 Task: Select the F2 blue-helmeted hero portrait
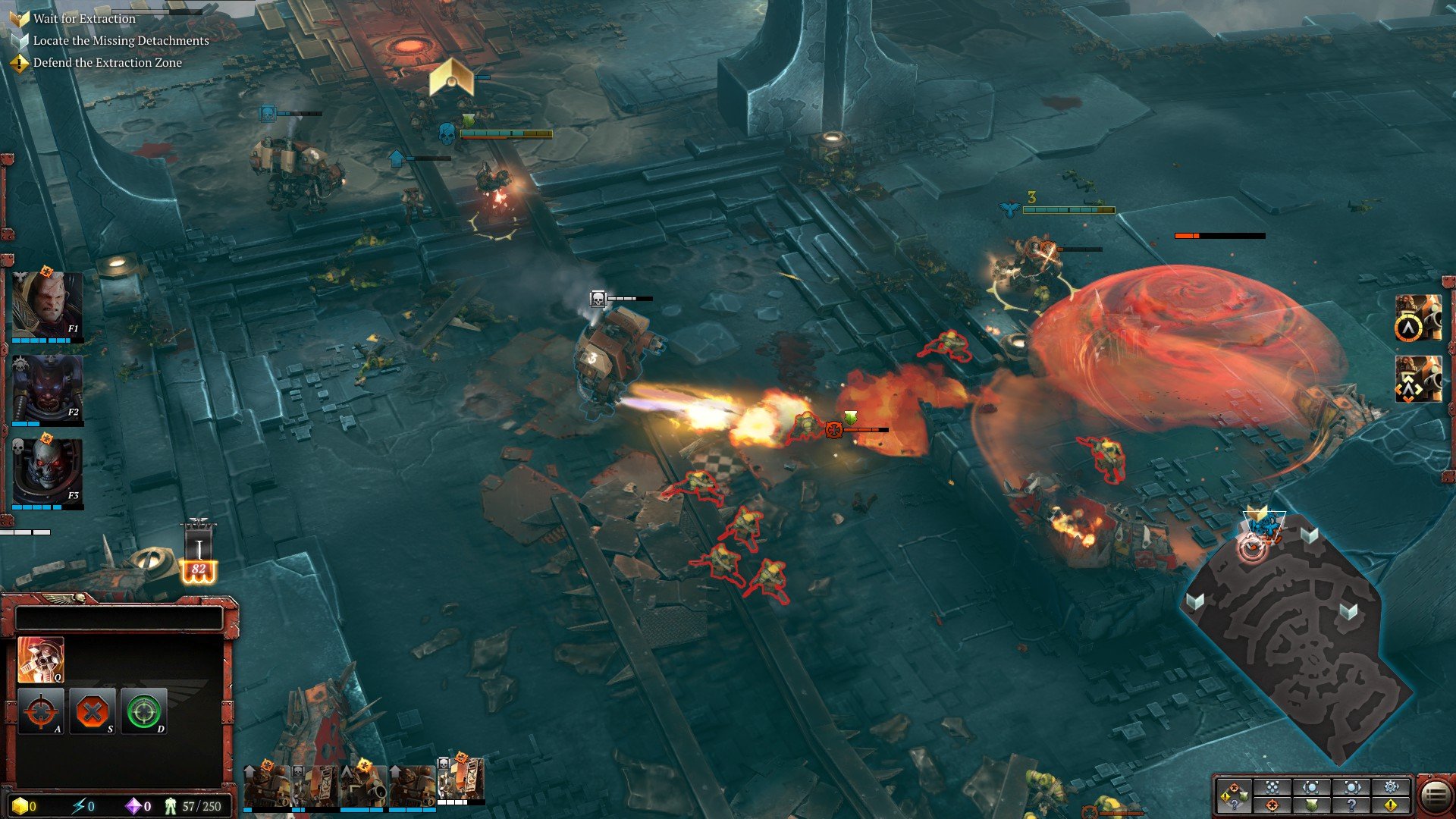[47, 387]
